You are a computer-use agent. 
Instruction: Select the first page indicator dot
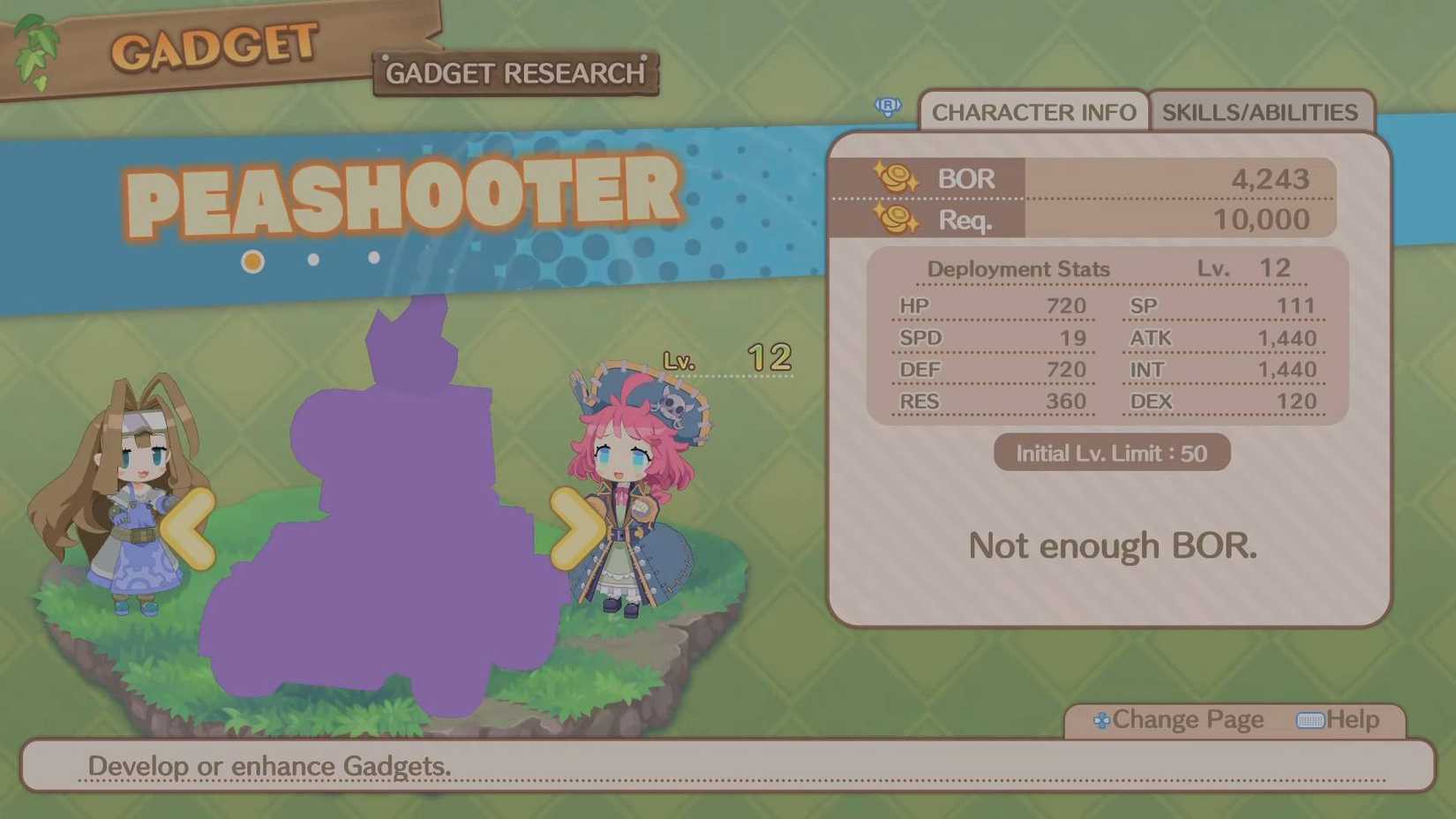coord(252,261)
